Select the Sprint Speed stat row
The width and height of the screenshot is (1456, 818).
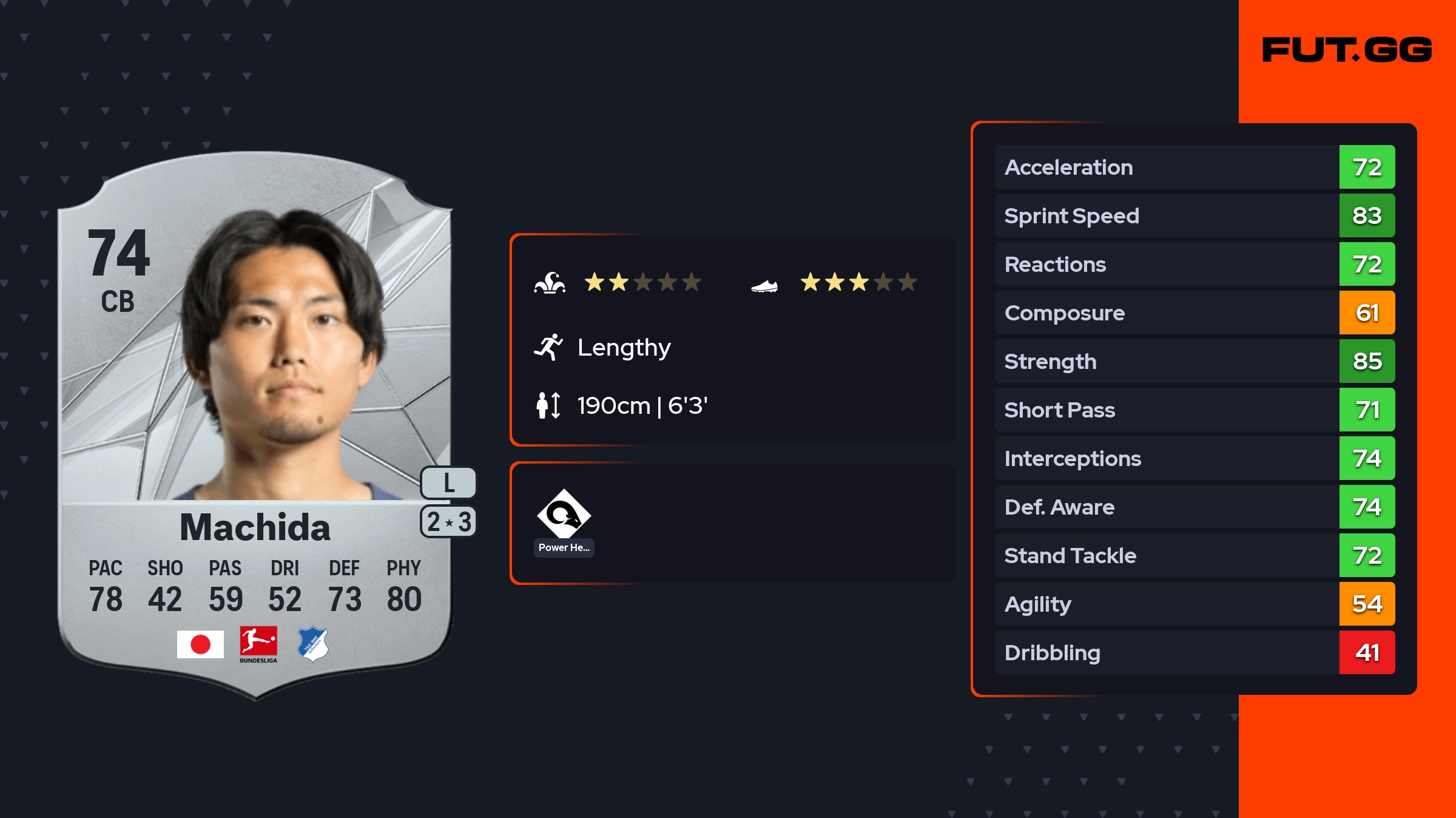tap(1194, 216)
